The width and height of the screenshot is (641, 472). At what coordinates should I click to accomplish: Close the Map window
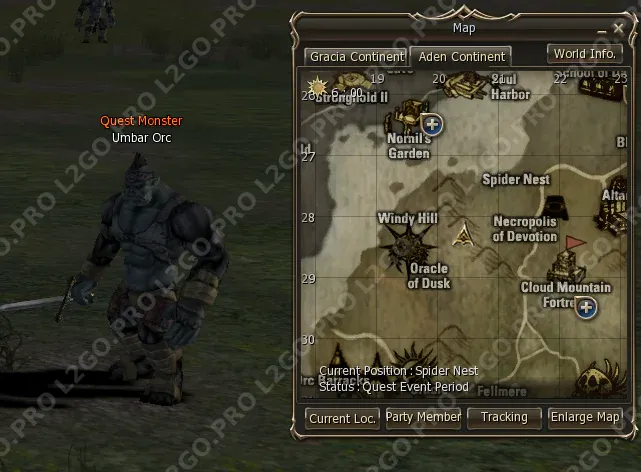pyautogui.click(x=616, y=29)
